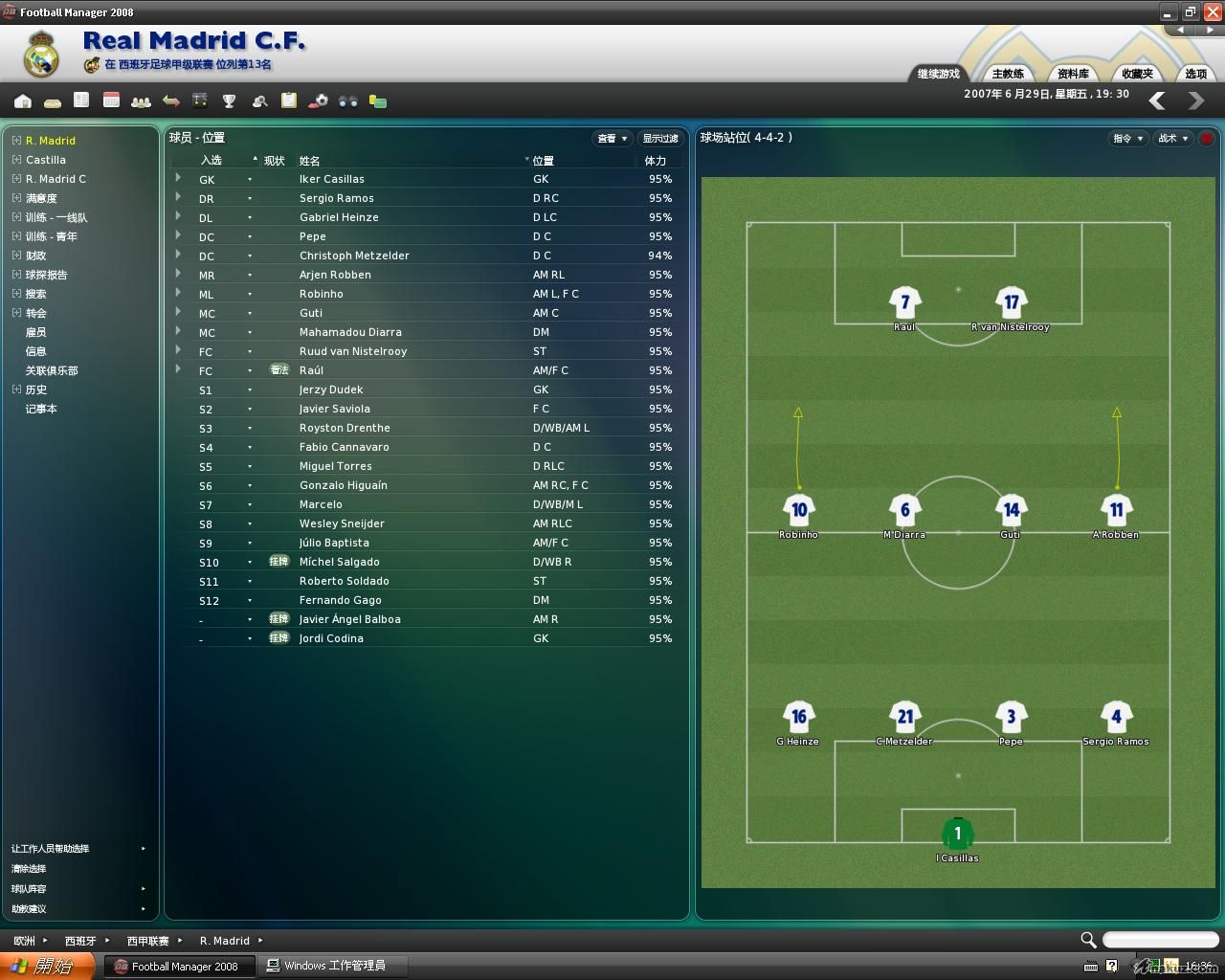Viewport: 1225px width, 980px height.
Task: Open the 战术 tactics dropdown
Action: pos(1173,139)
